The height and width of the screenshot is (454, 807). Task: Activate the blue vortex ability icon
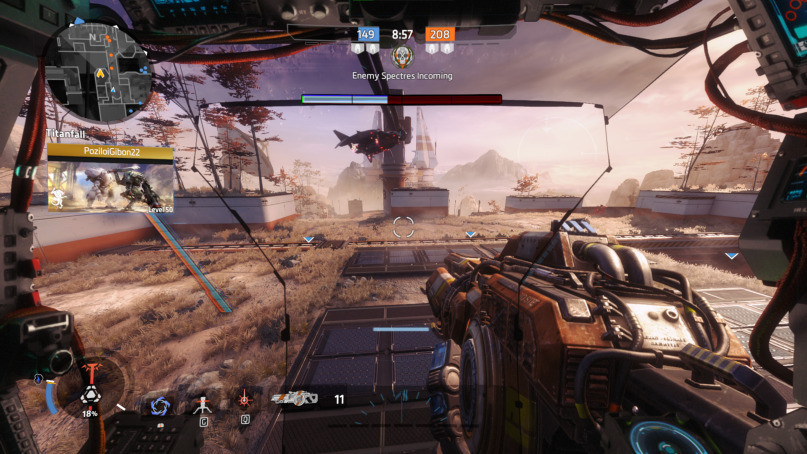[159, 405]
